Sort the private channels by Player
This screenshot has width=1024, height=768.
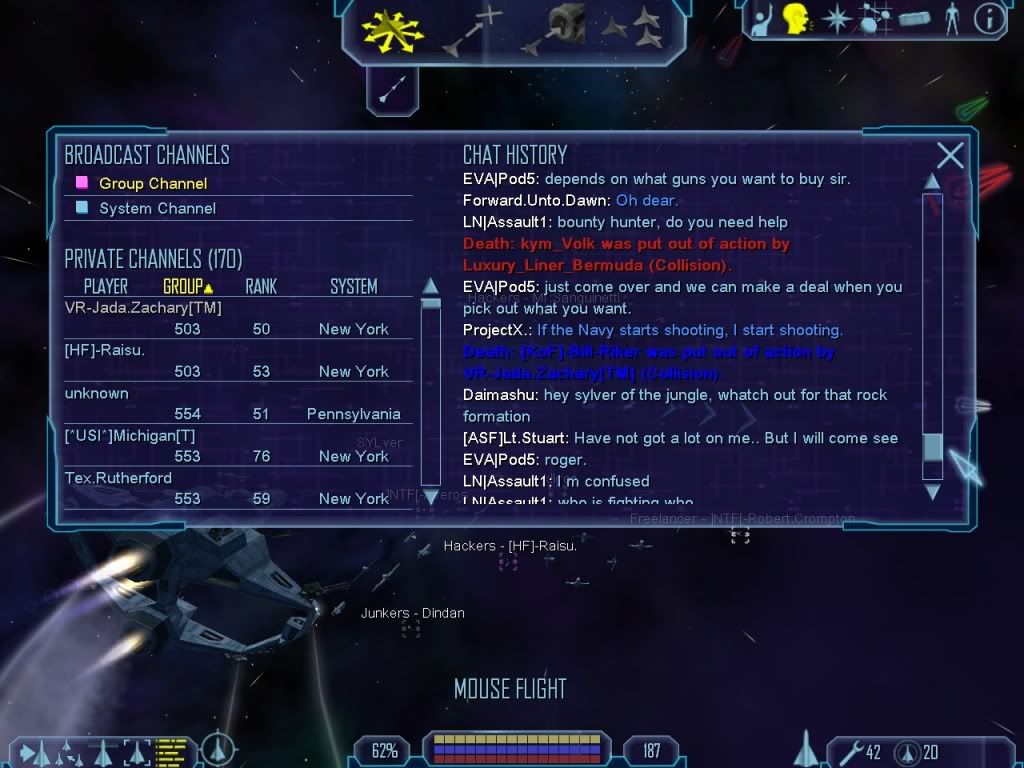click(x=105, y=287)
